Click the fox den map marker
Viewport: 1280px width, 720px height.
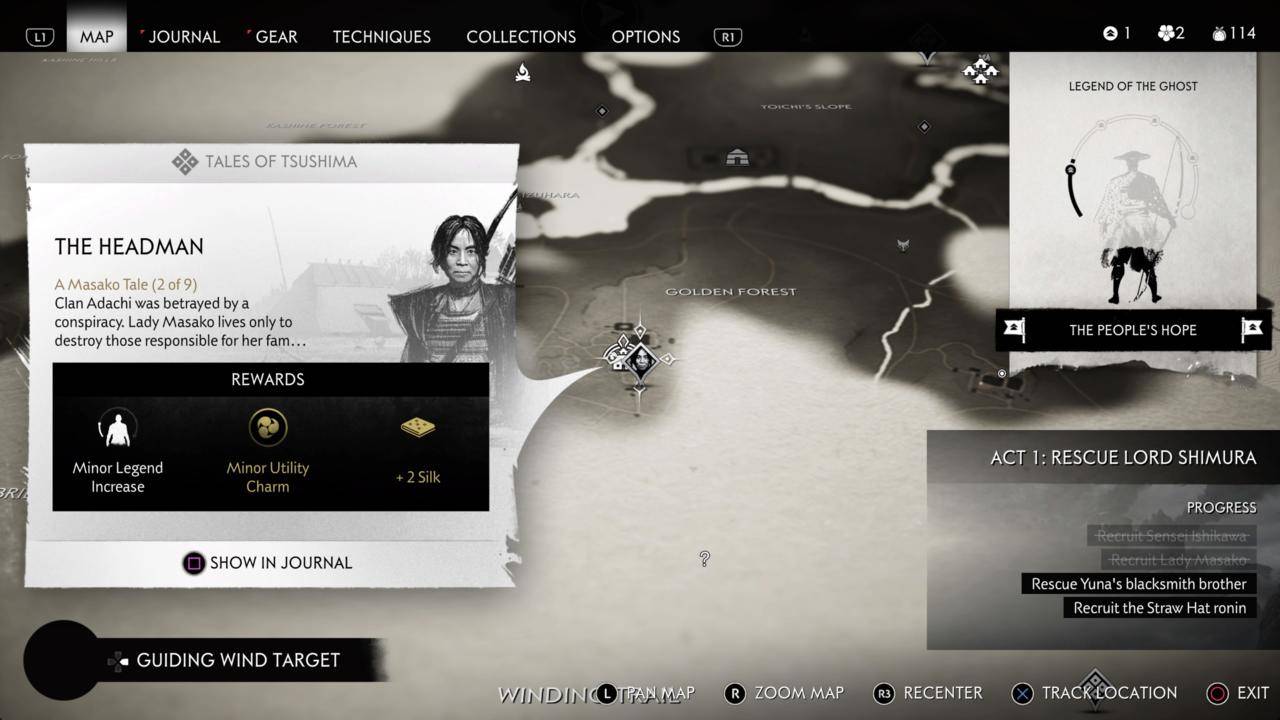(x=903, y=245)
